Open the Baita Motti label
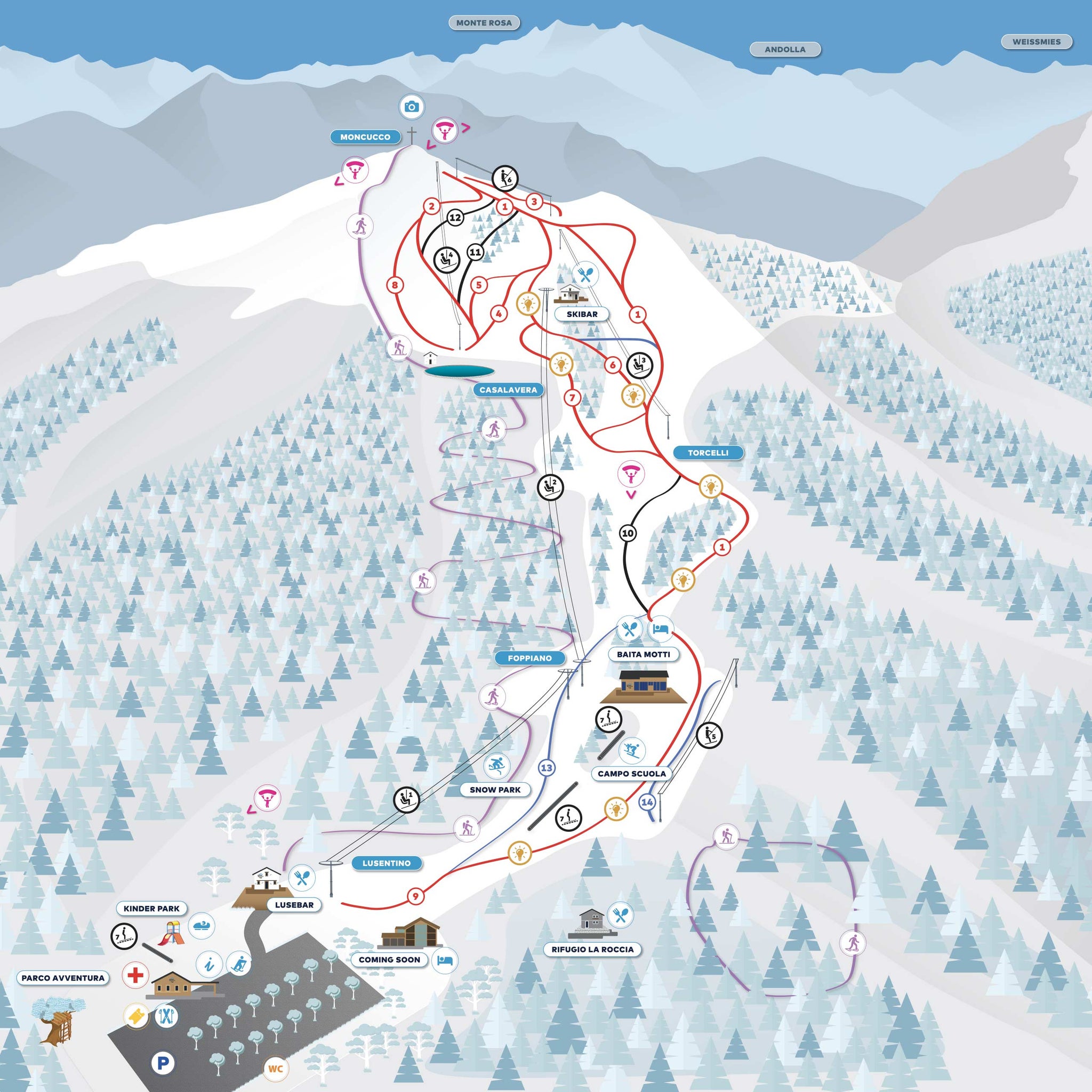The image size is (1092, 1092). [643, 655]
